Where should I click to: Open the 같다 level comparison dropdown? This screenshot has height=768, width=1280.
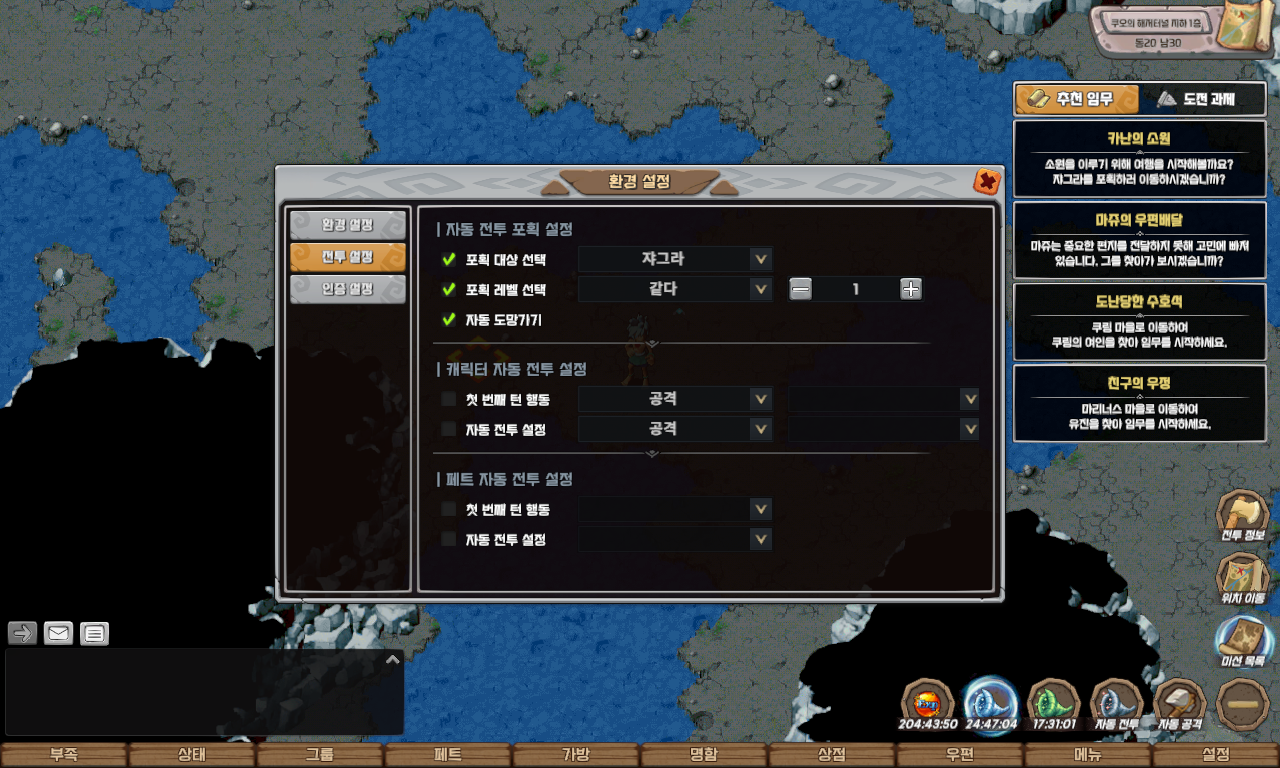click(x=675, y=290)
